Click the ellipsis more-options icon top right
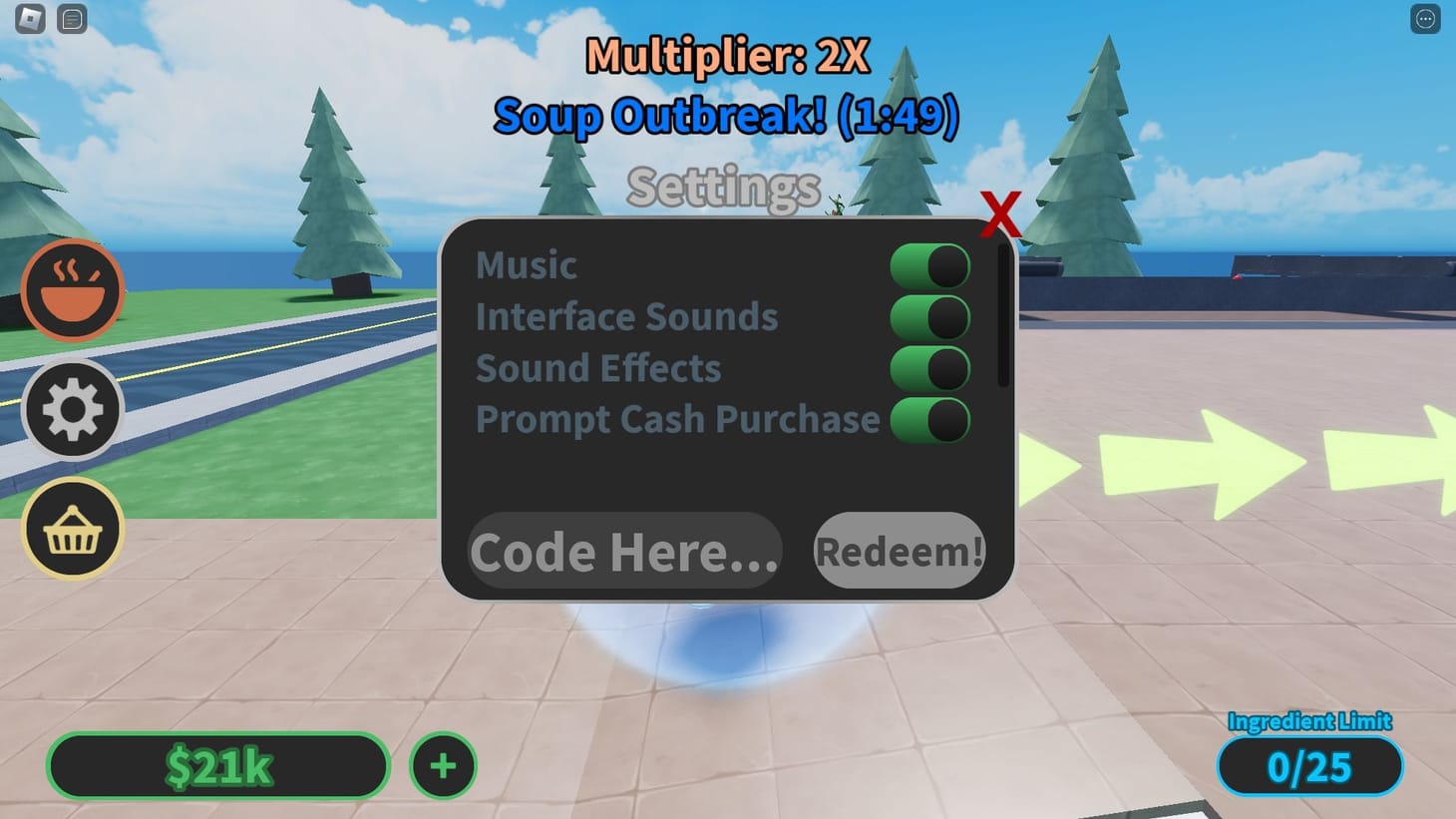 [1423, 18]
